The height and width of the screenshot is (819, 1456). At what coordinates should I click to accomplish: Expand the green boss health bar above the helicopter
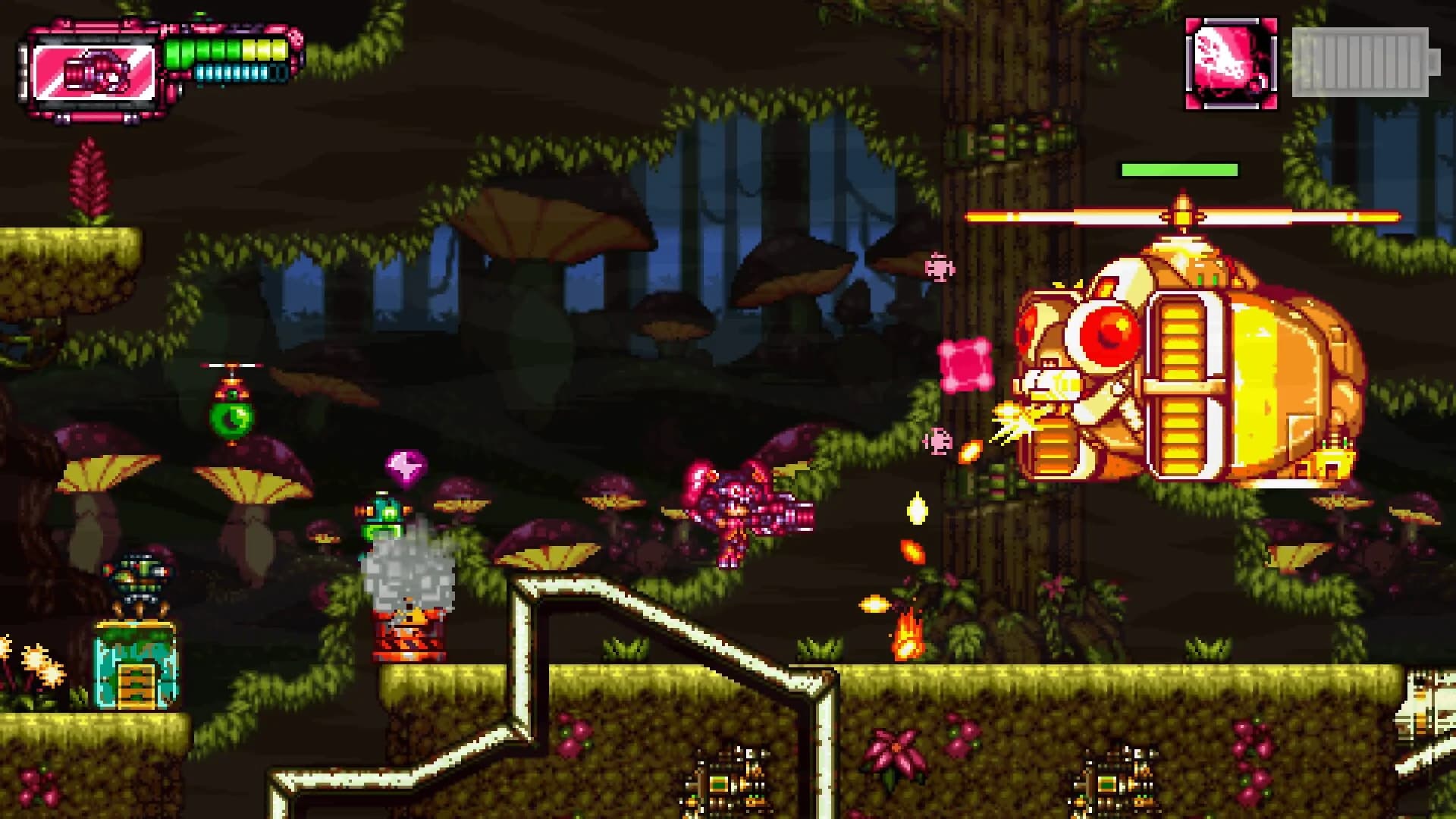point(1178,168)
